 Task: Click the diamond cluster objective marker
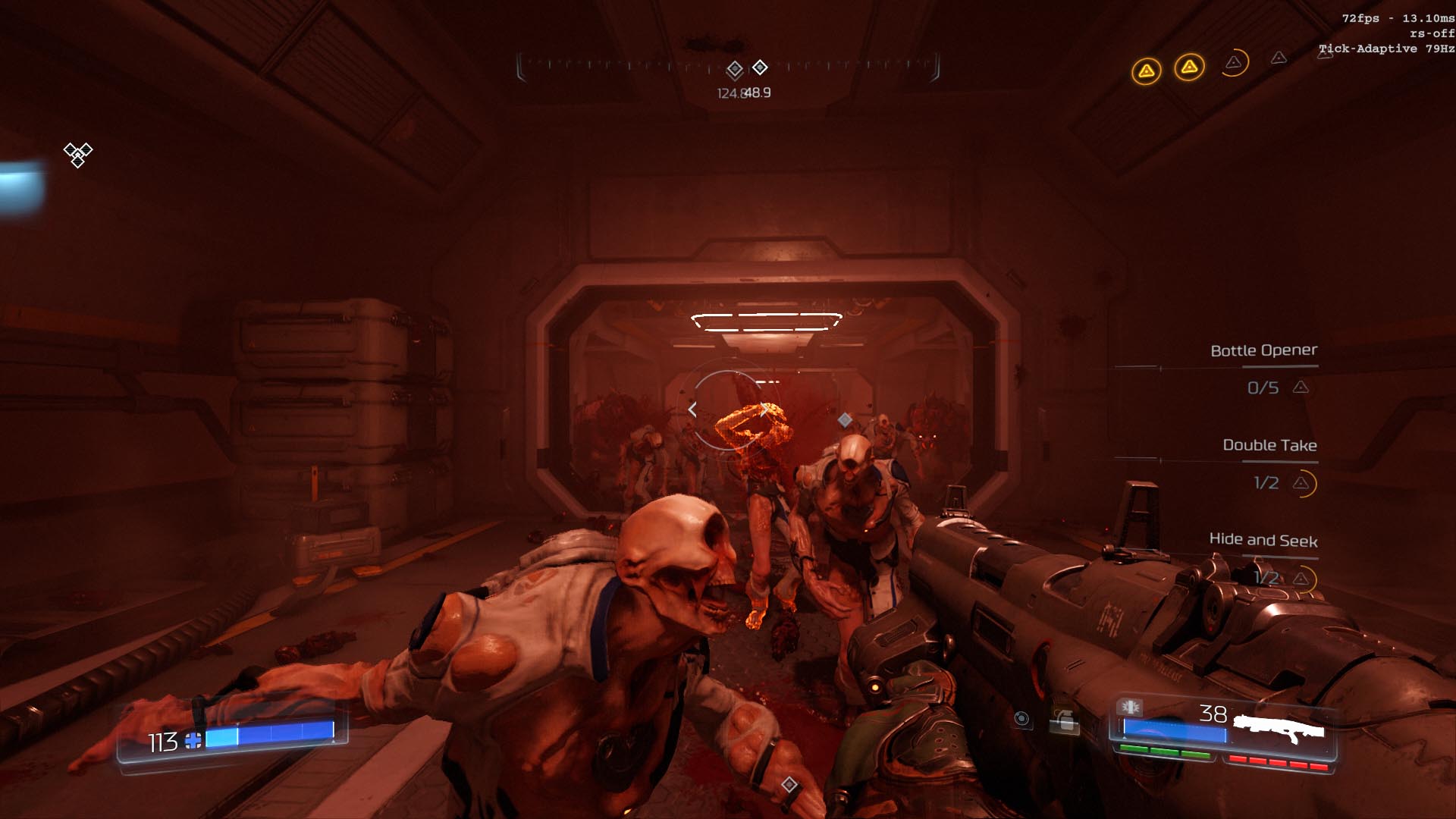(x=77, y=154)
